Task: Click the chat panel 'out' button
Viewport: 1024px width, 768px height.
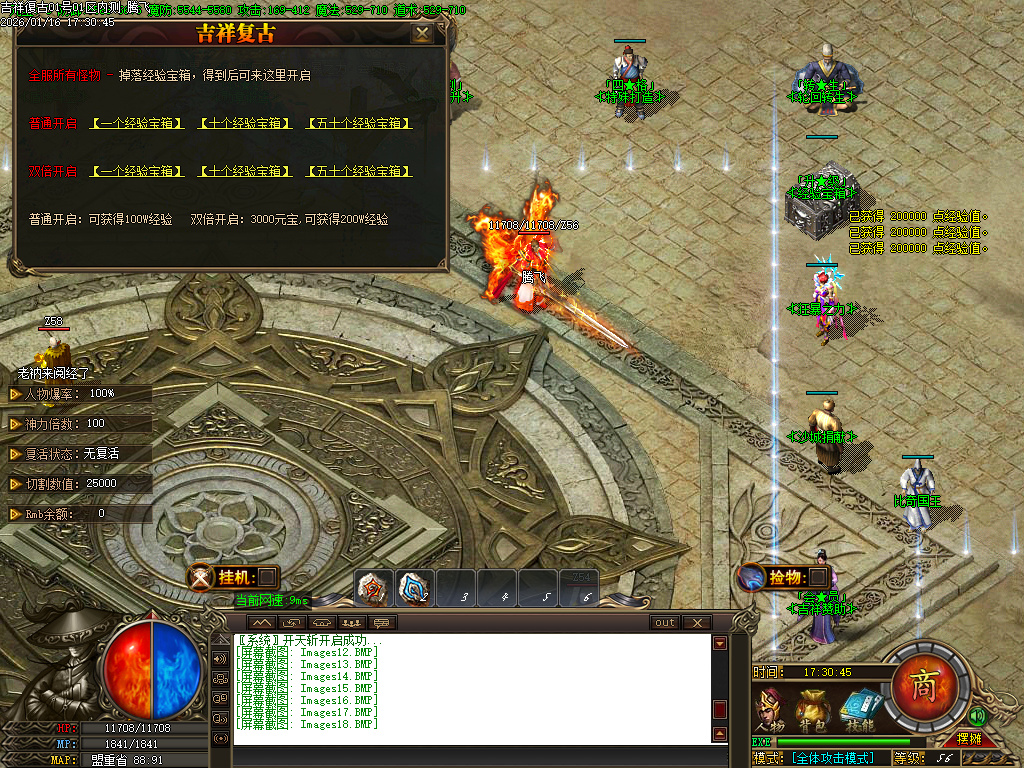Action: click(x=664, y=622)
